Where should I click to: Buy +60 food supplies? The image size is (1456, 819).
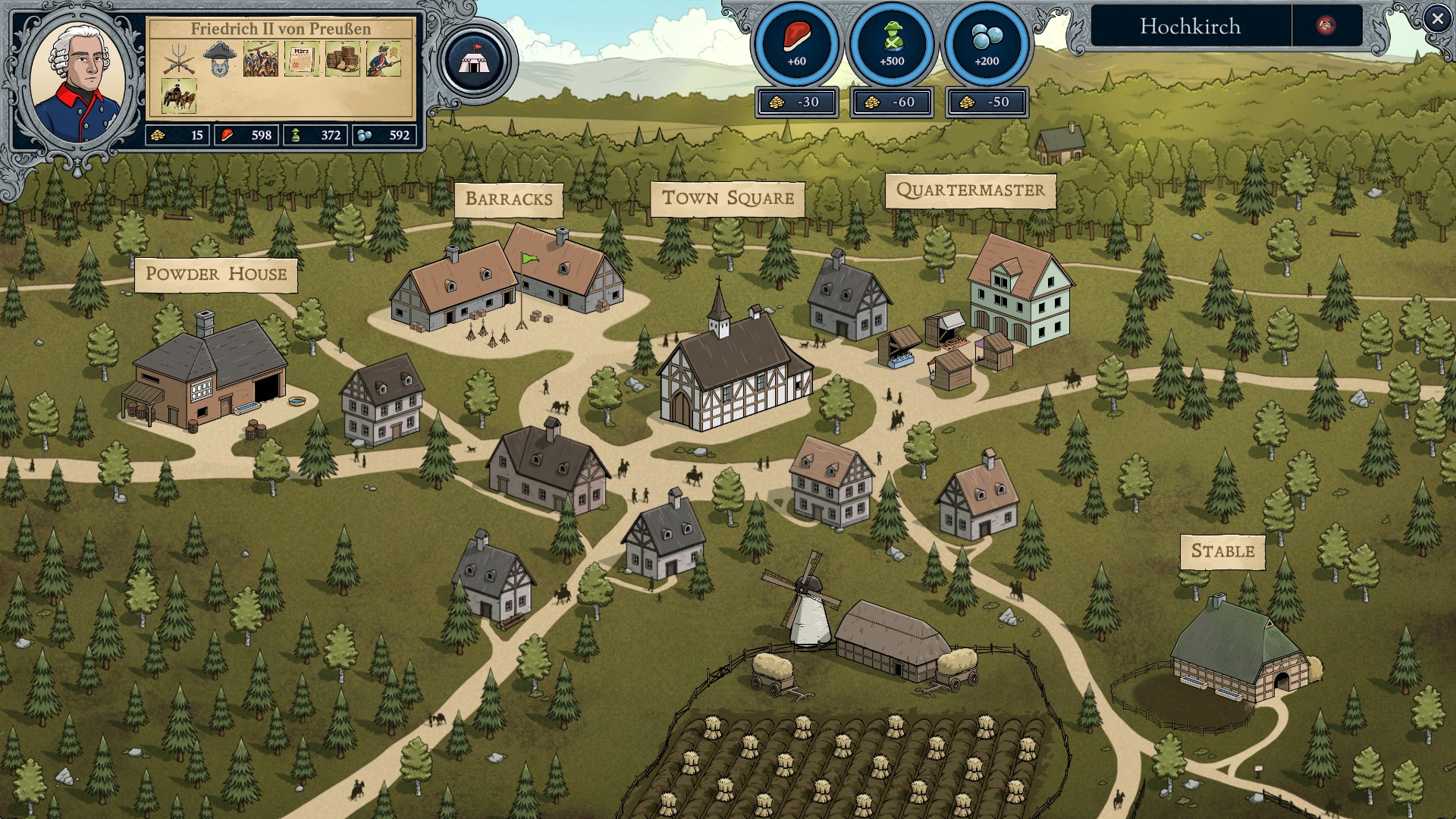click(x=796, y=45)
